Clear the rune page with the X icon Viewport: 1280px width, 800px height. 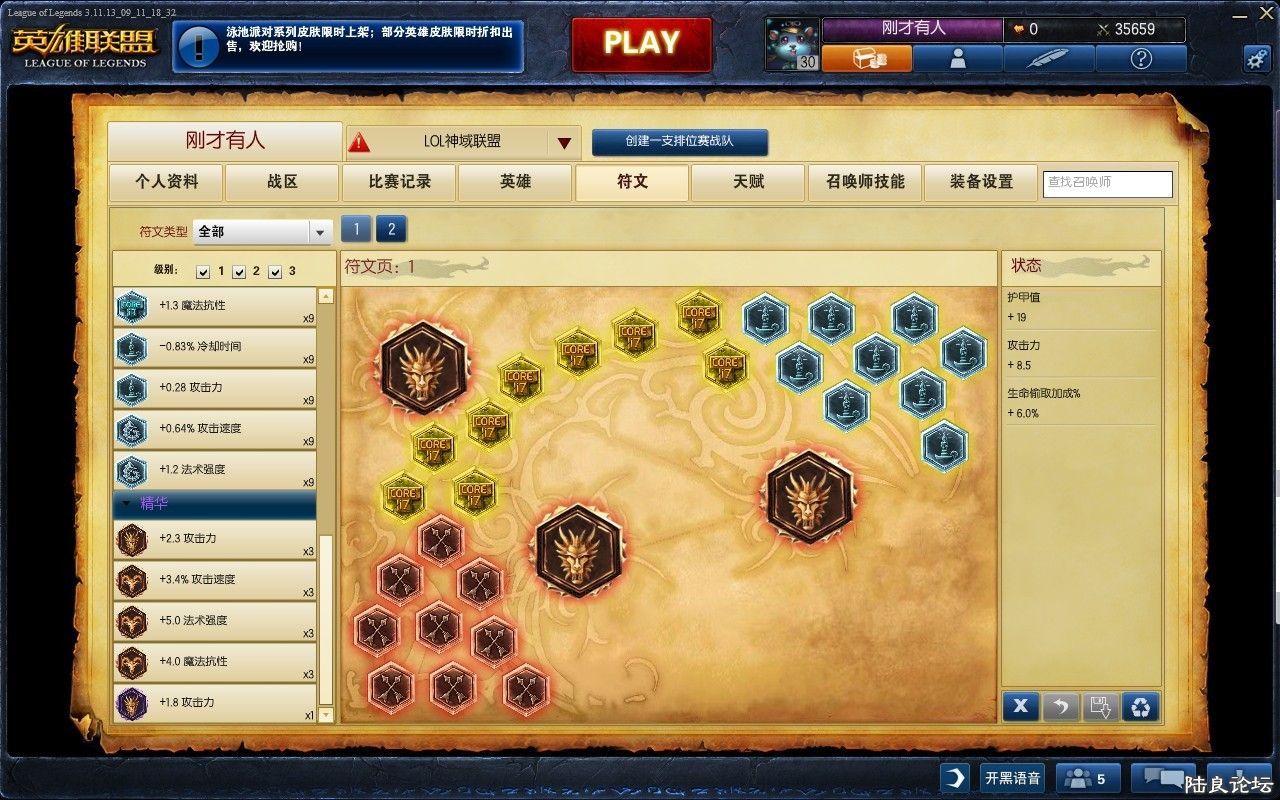[x=1020, y=706]
